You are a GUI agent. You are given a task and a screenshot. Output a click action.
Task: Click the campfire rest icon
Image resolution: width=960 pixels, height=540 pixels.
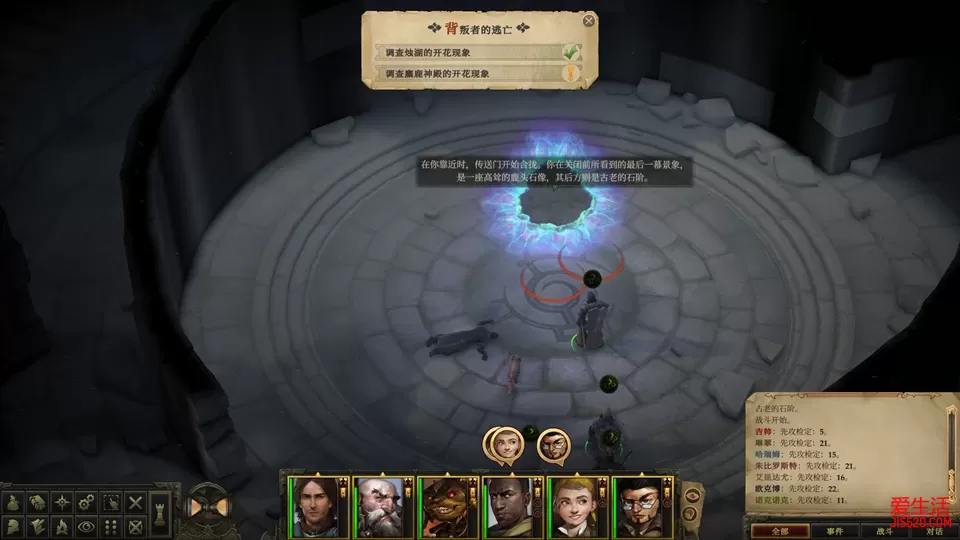62,525
